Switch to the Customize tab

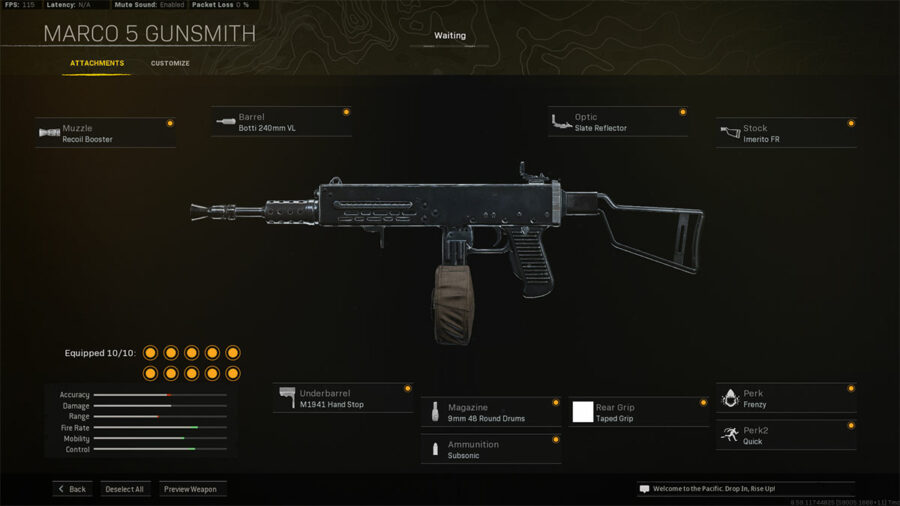click(170, 64)
